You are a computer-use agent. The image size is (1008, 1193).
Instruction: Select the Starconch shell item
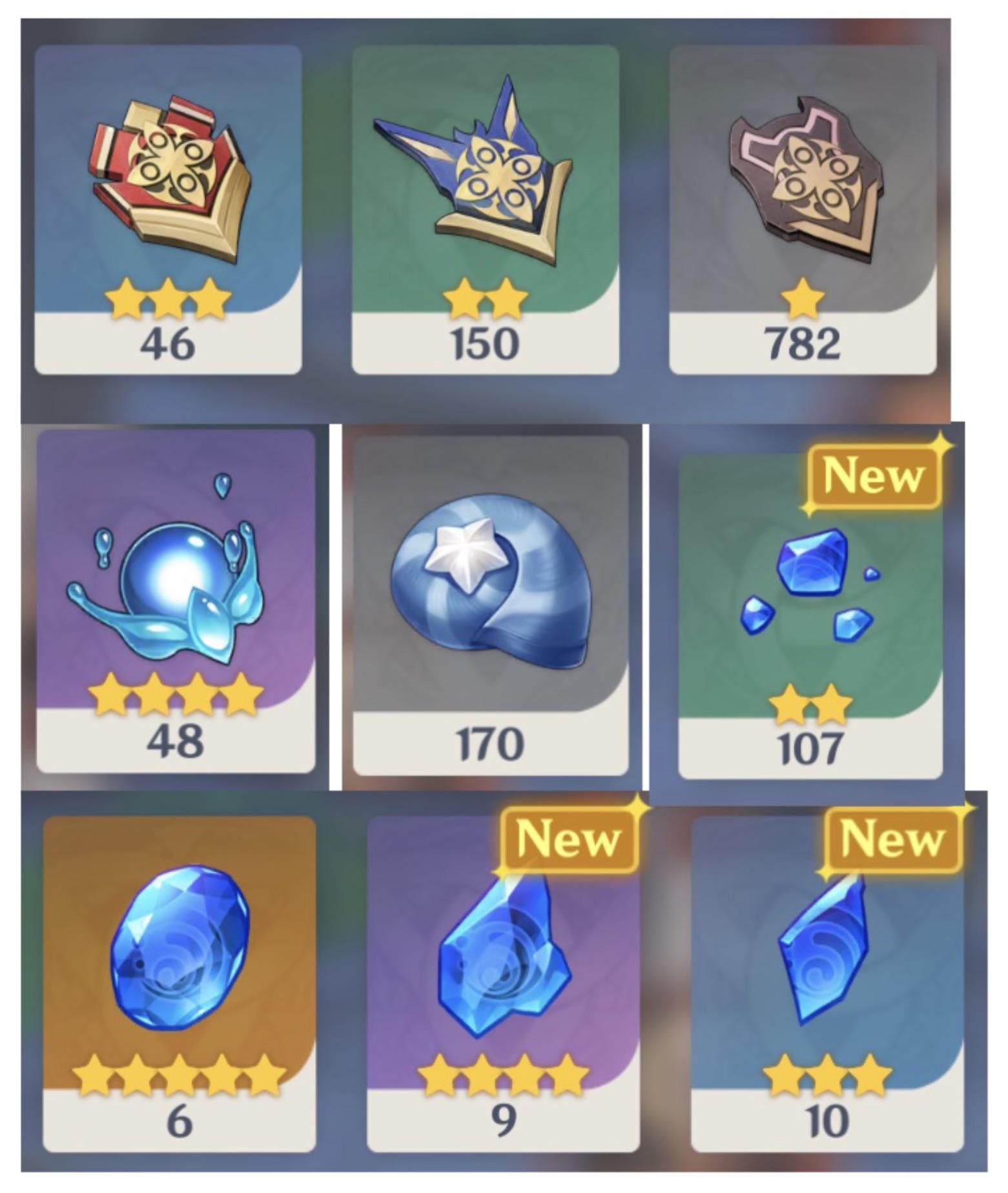pos(488,581)
